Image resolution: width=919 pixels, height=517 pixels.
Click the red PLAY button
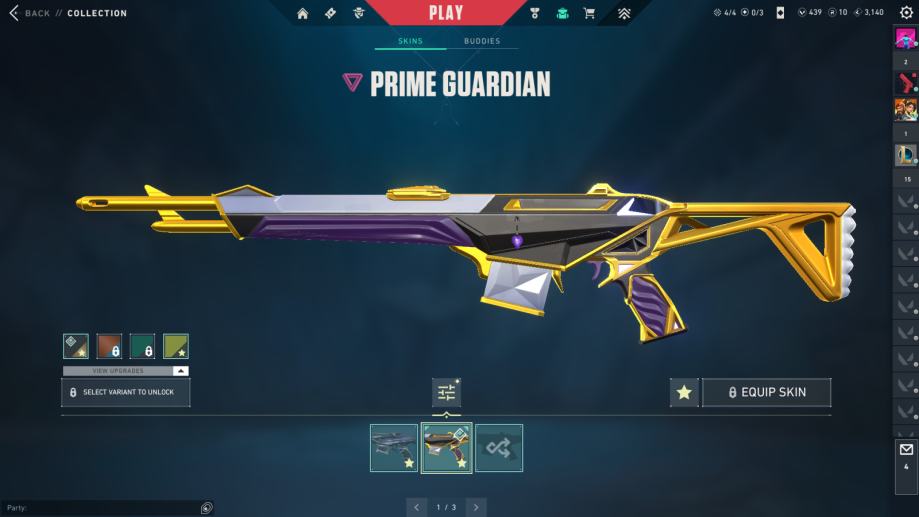(446, 13)
